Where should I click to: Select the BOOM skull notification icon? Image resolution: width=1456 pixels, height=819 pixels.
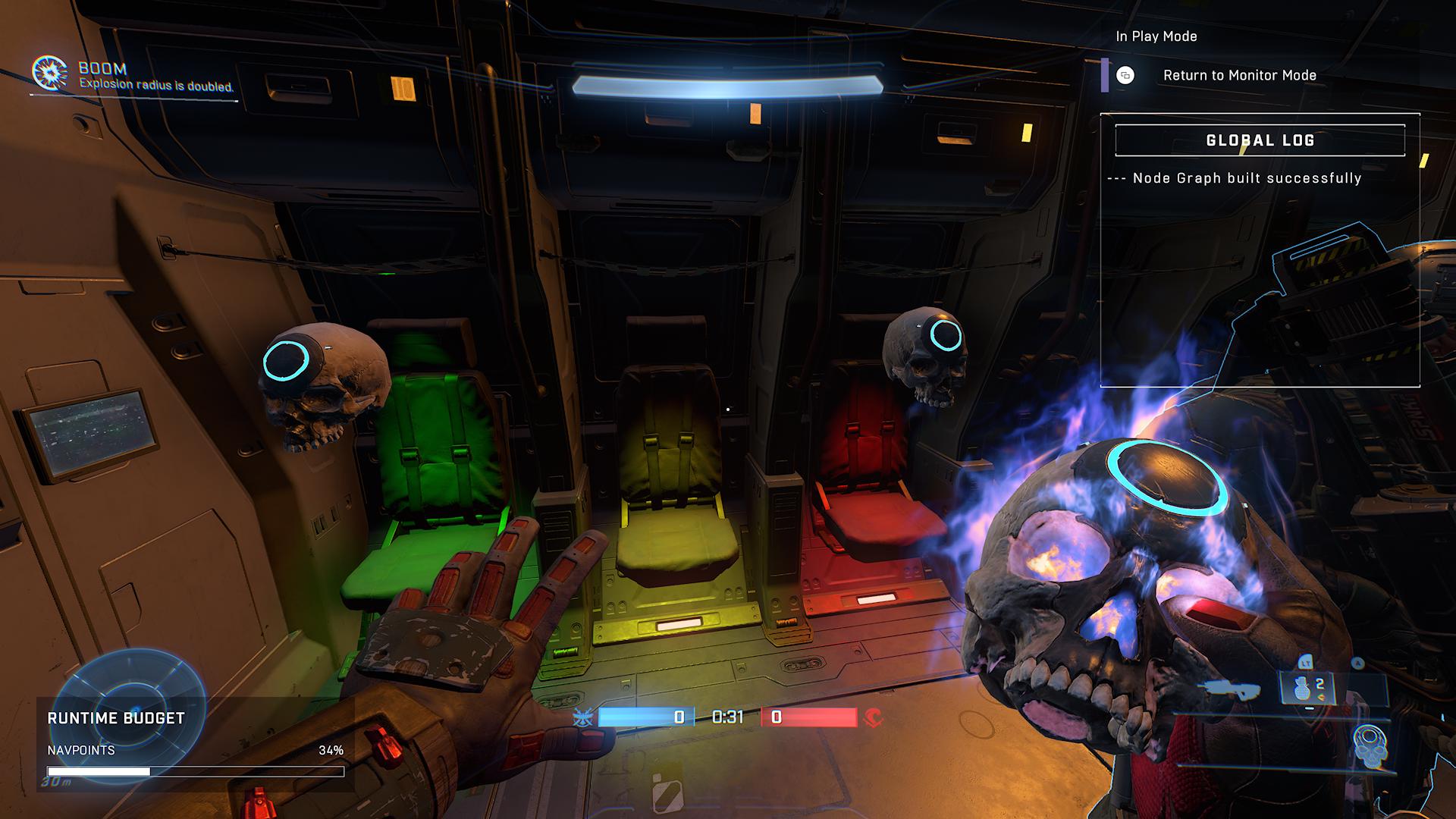49,73
